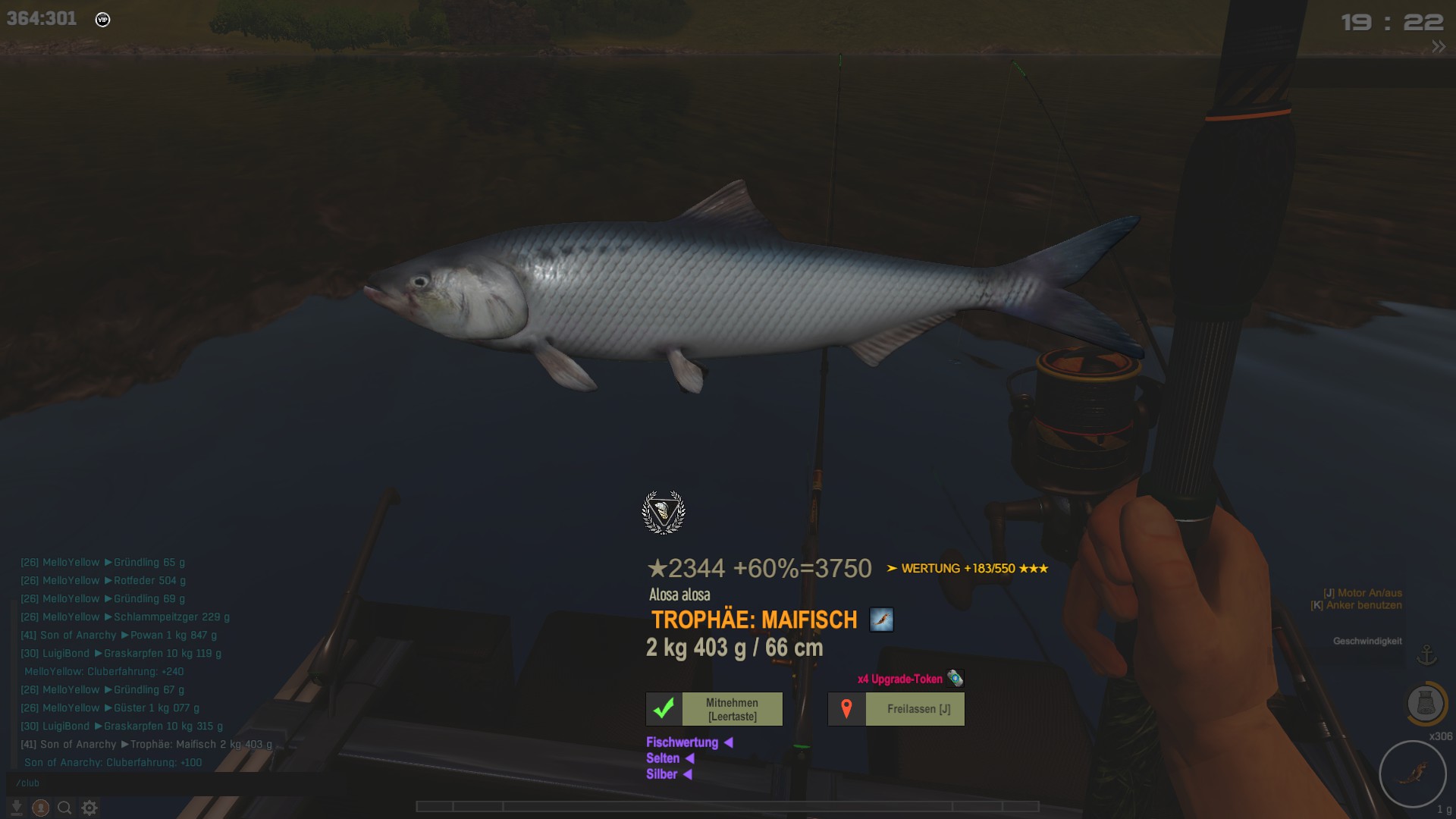Click the download arrow icon below the chat
1456x819 pixels.
(x=17, y=808)
